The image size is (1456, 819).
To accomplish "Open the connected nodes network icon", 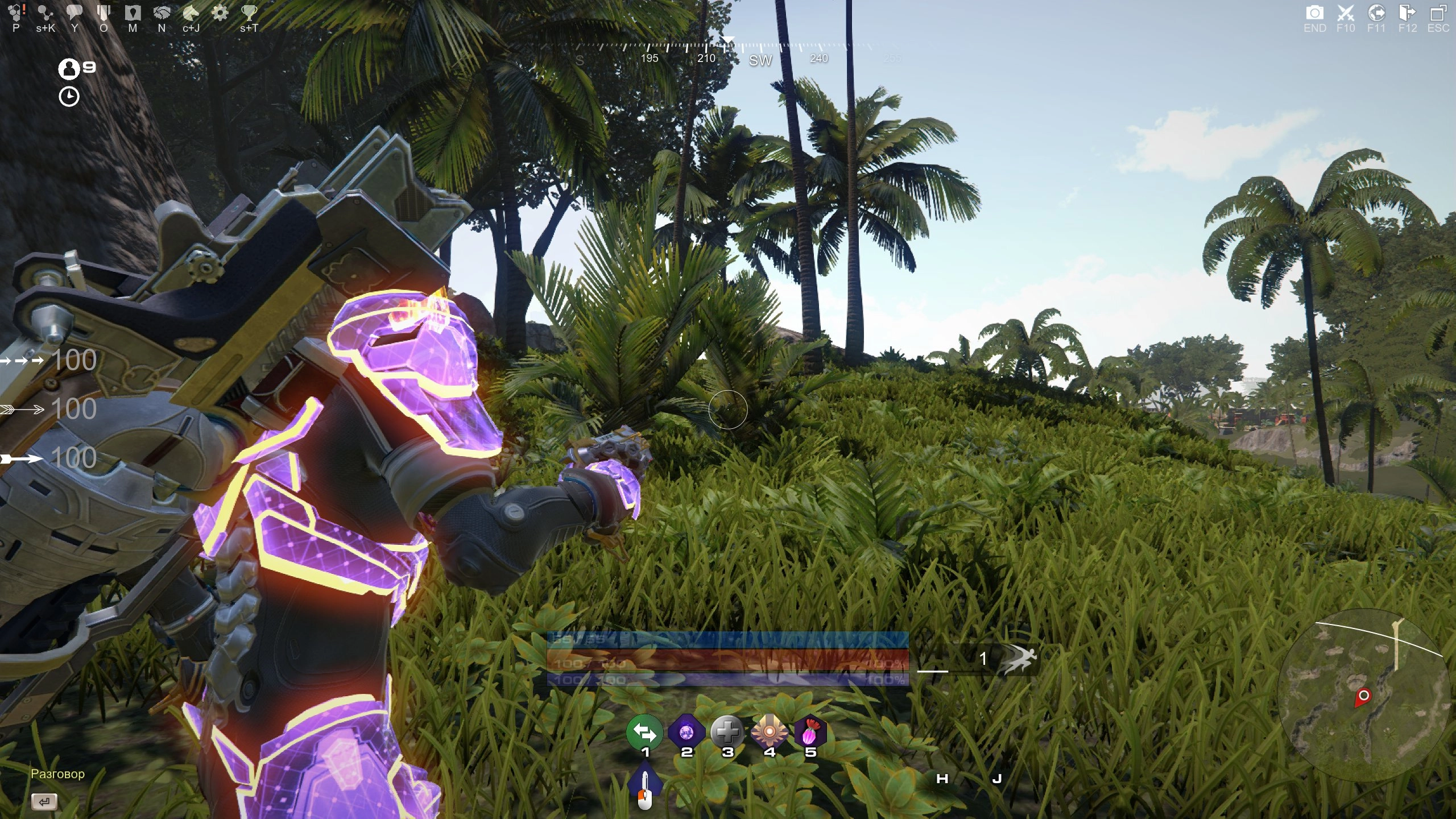I will (45, 13).
